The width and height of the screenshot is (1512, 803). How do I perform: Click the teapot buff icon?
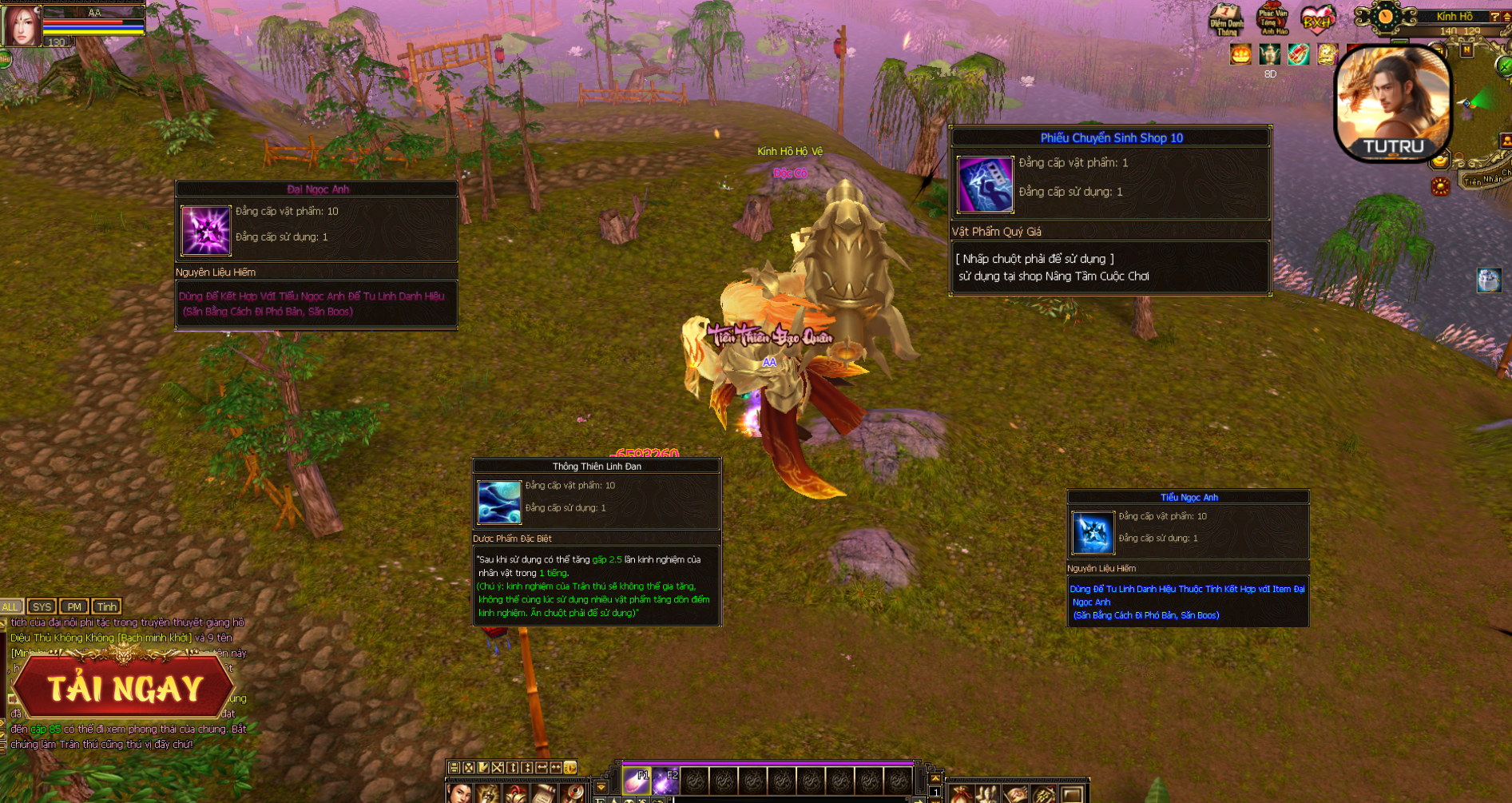point(1269,54)
